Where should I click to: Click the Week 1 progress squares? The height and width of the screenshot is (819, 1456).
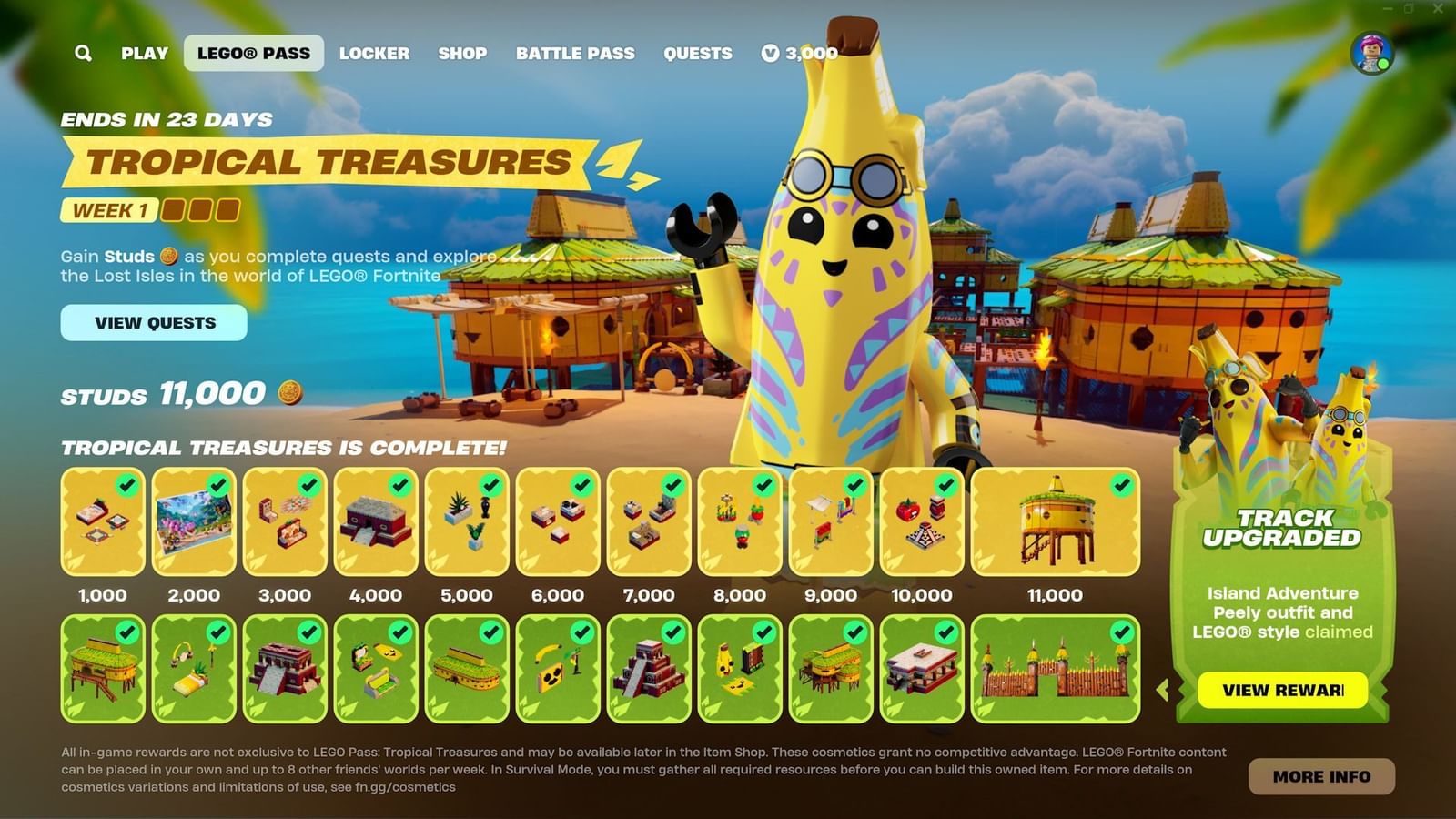[x=199, y=212]
